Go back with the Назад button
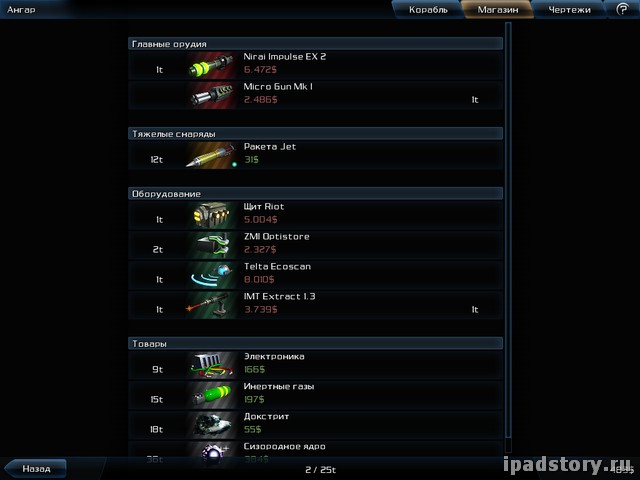Viewport: 640px width, 480px height. tap(36, 467)
